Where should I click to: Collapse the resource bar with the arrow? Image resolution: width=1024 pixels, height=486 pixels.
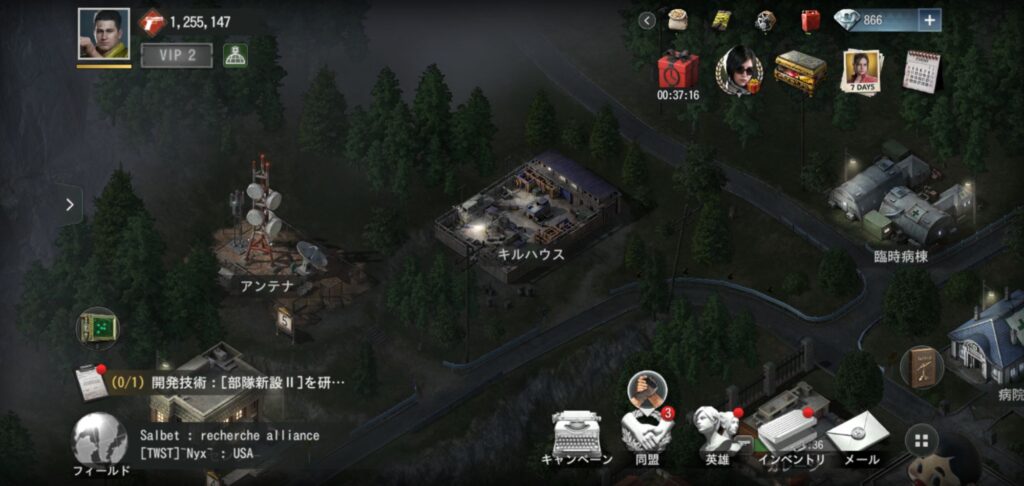(x=648, y=20)
